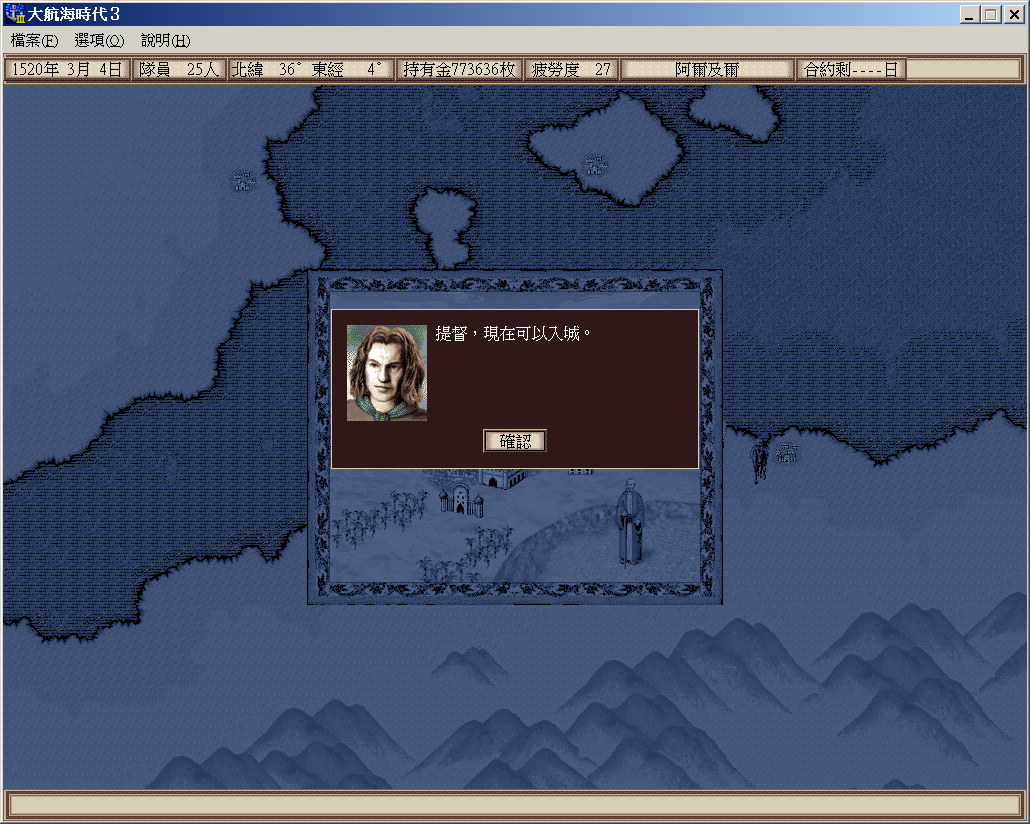Open the 選項 (Options) menu
The height and width of the screenshot is (824, 1030).
99,41
